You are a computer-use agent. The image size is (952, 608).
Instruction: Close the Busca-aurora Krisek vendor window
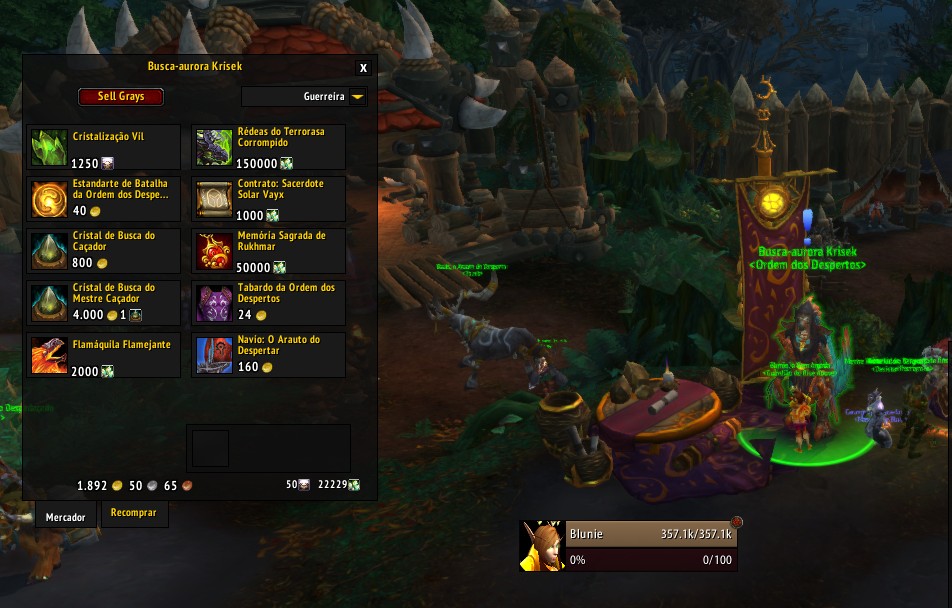pyautogui.click(x=363, y=68)
